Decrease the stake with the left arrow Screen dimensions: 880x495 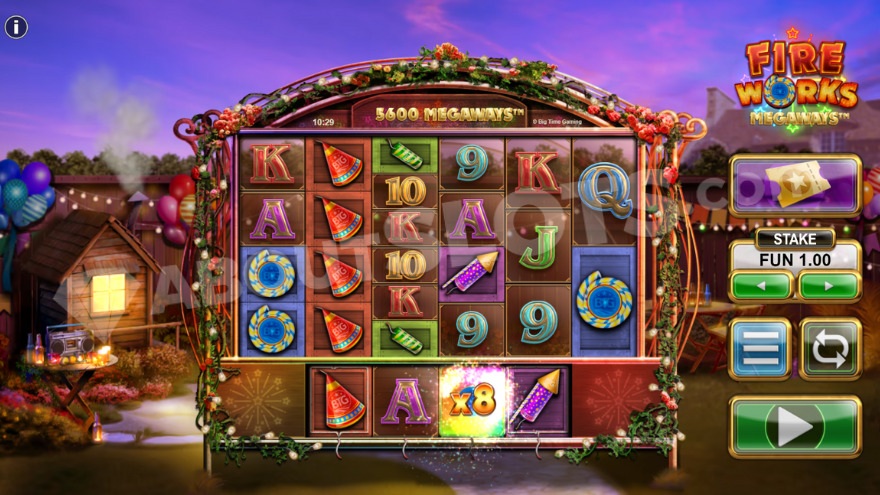(760, 285)
